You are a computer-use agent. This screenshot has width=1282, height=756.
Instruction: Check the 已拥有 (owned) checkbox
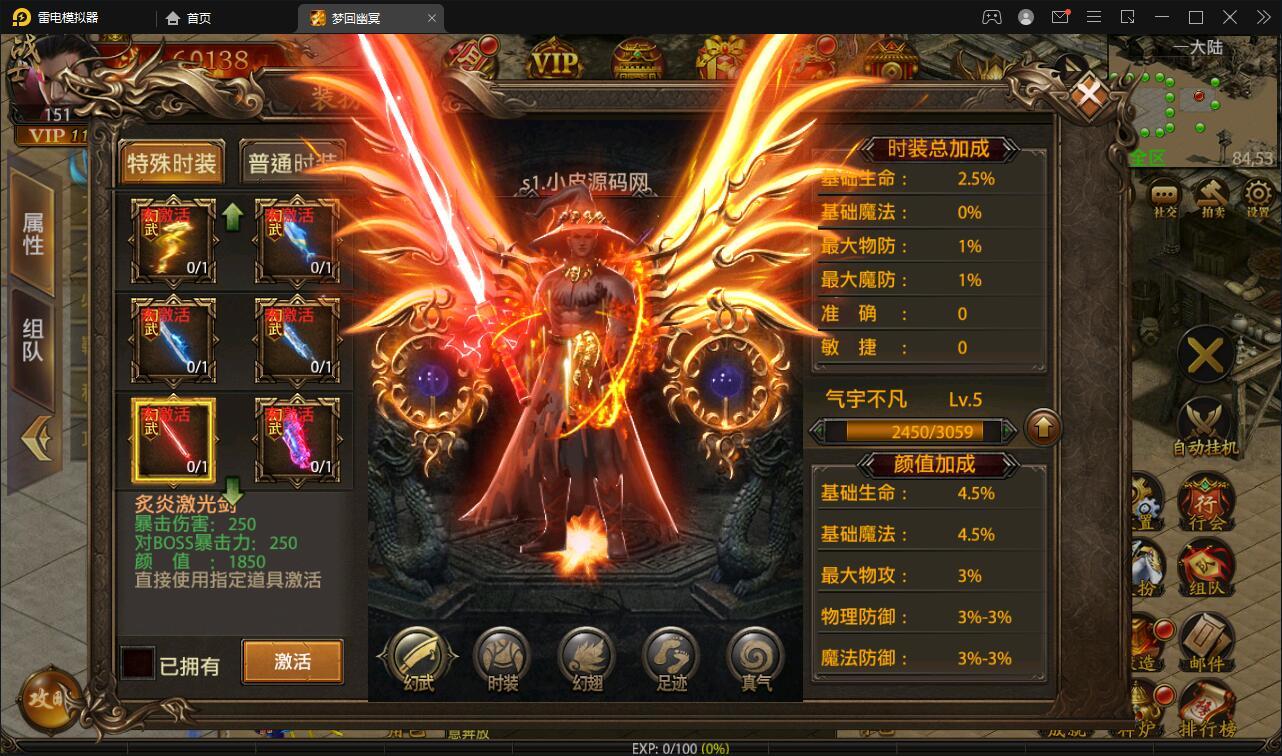137,661
